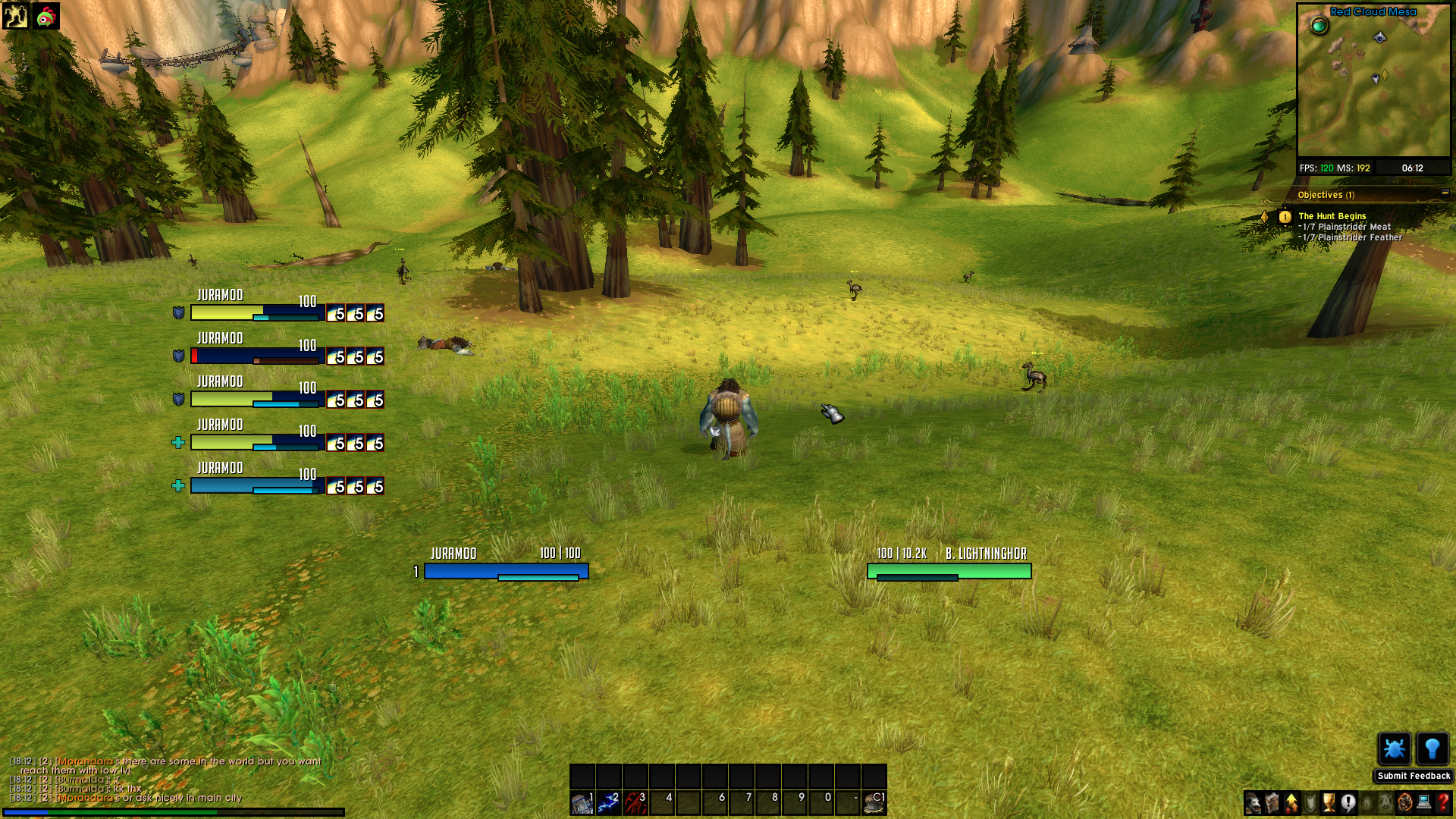This screenshot has width=1456, height=819.
Task: Submit a suggestion via the lightbulb icon
Action: (1432, 749)
